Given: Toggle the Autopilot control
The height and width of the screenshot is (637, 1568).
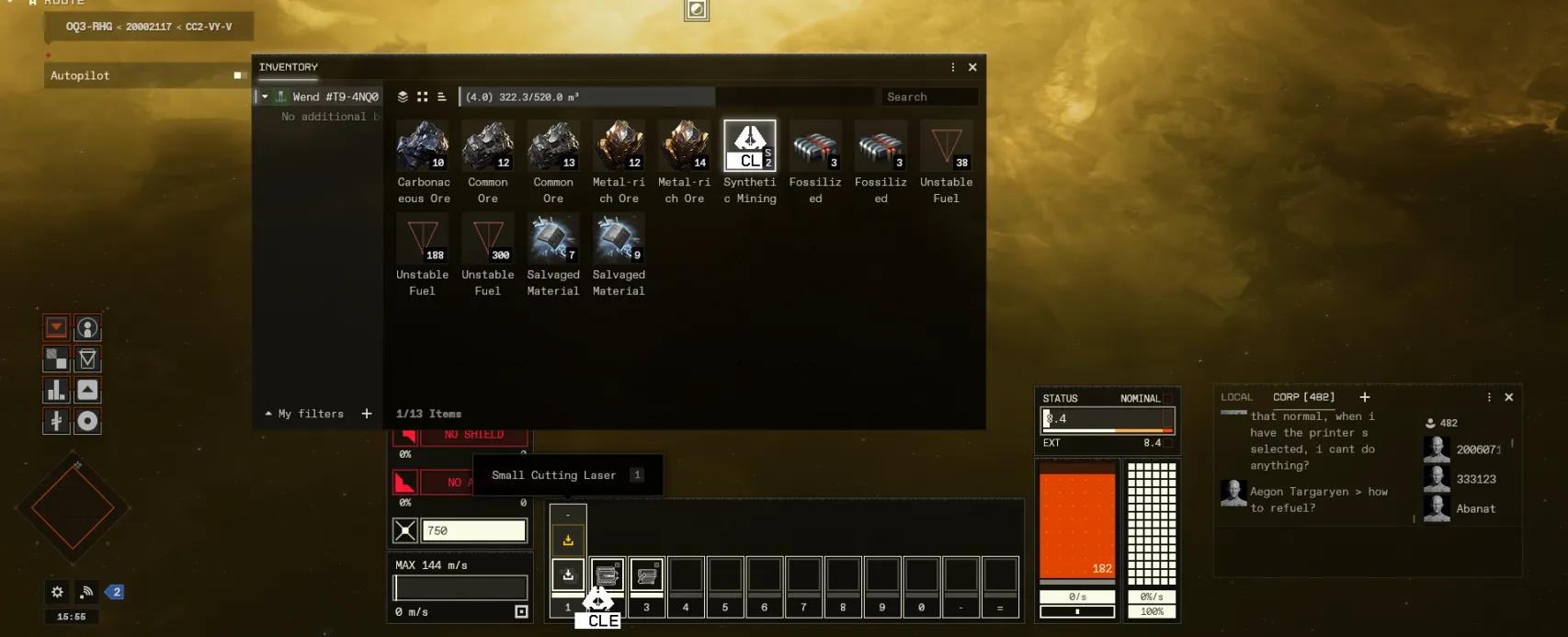Looking at the screenshot, I should coord(238,75).
